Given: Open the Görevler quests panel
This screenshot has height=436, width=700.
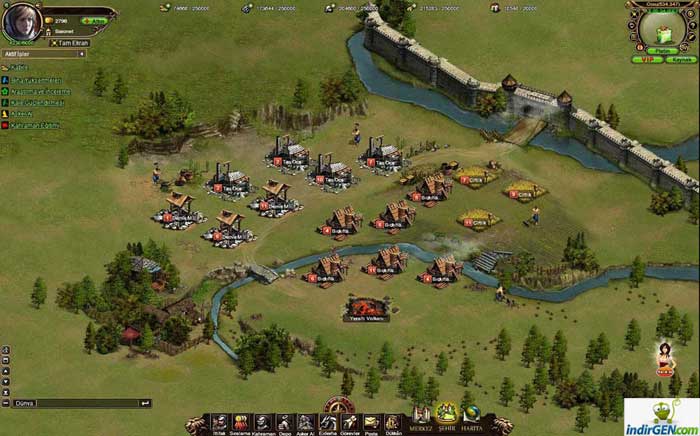Looking at the screenshot, I should click(x=350, y=423).
